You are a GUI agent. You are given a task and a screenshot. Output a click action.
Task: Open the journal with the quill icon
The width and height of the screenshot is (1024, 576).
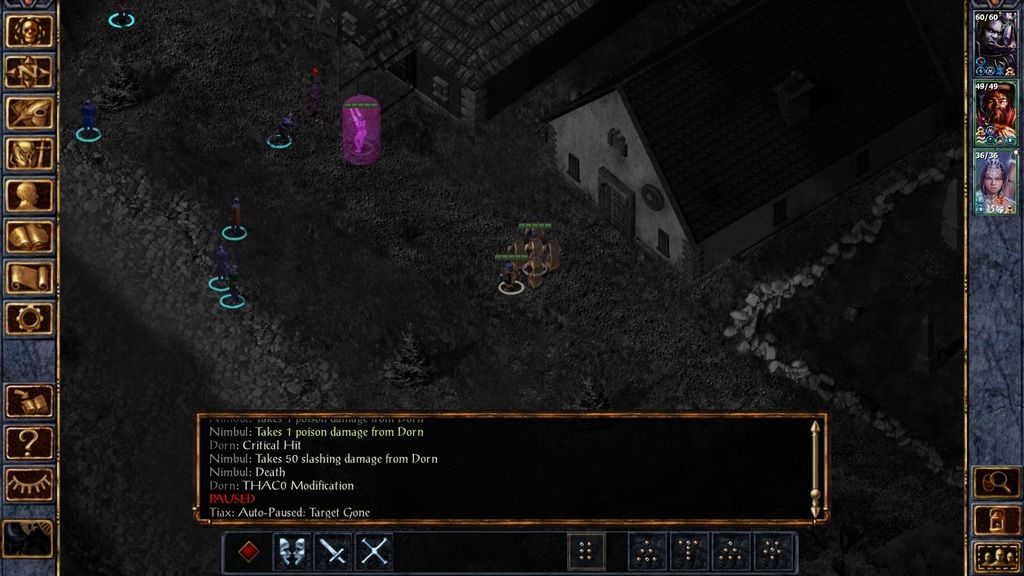click(x=29, y=113)
